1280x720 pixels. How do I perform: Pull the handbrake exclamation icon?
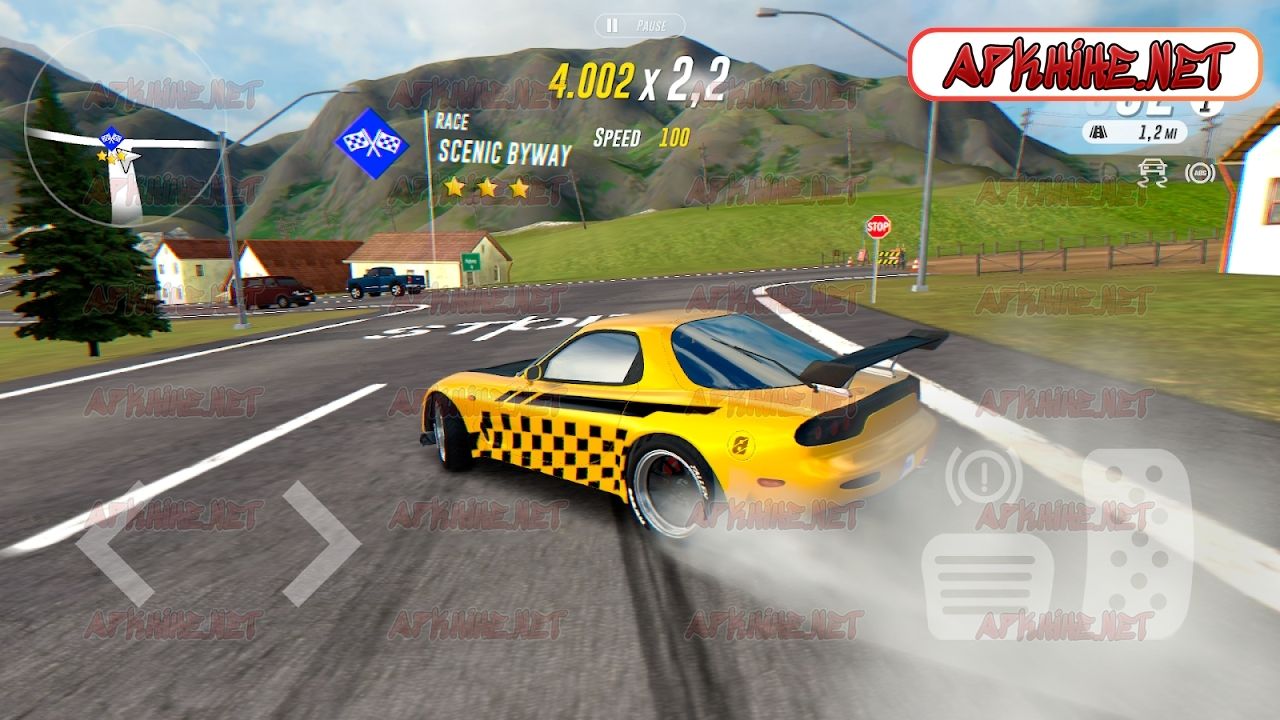pos(983,476)
